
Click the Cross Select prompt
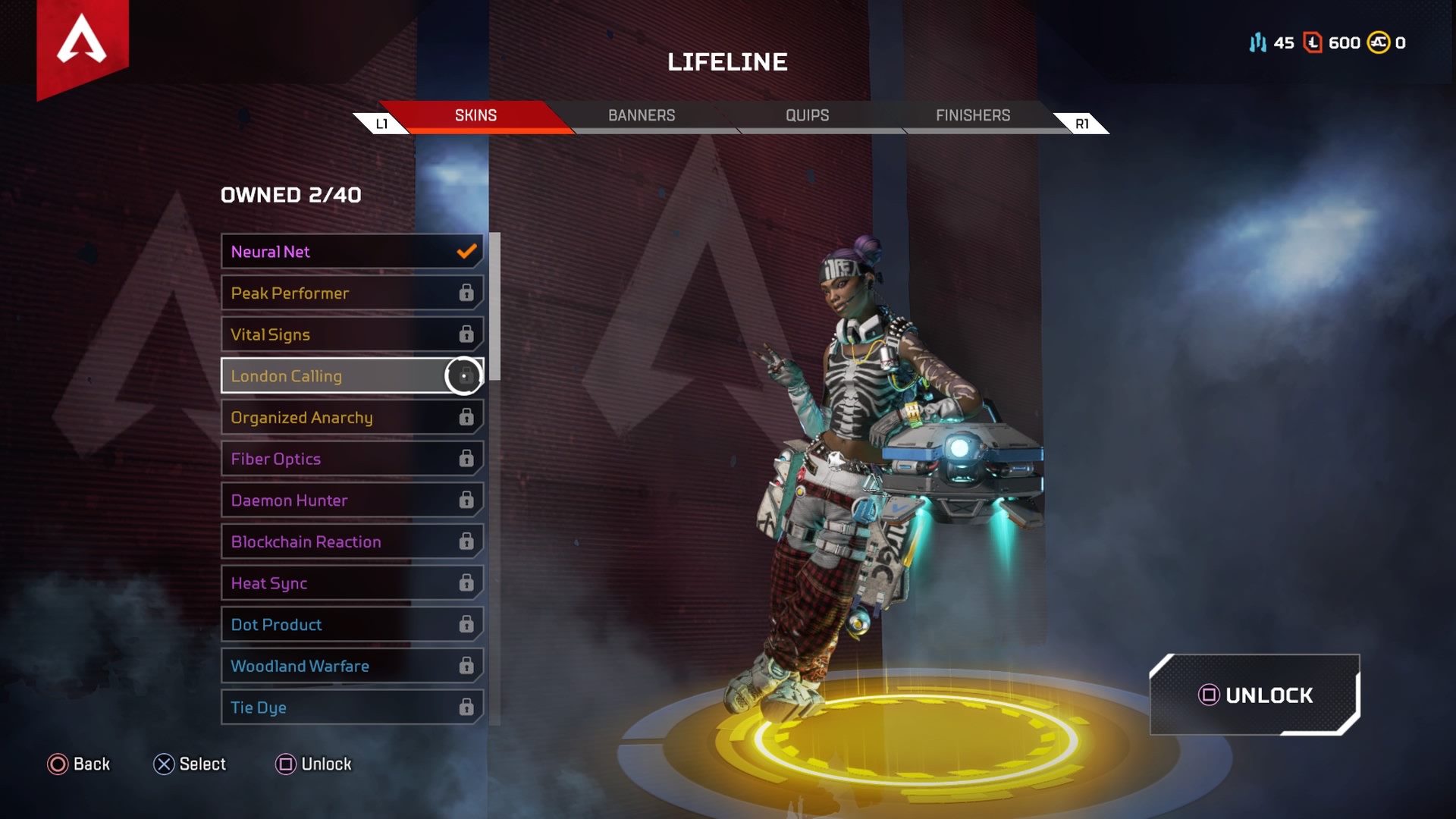coord(164,764)
